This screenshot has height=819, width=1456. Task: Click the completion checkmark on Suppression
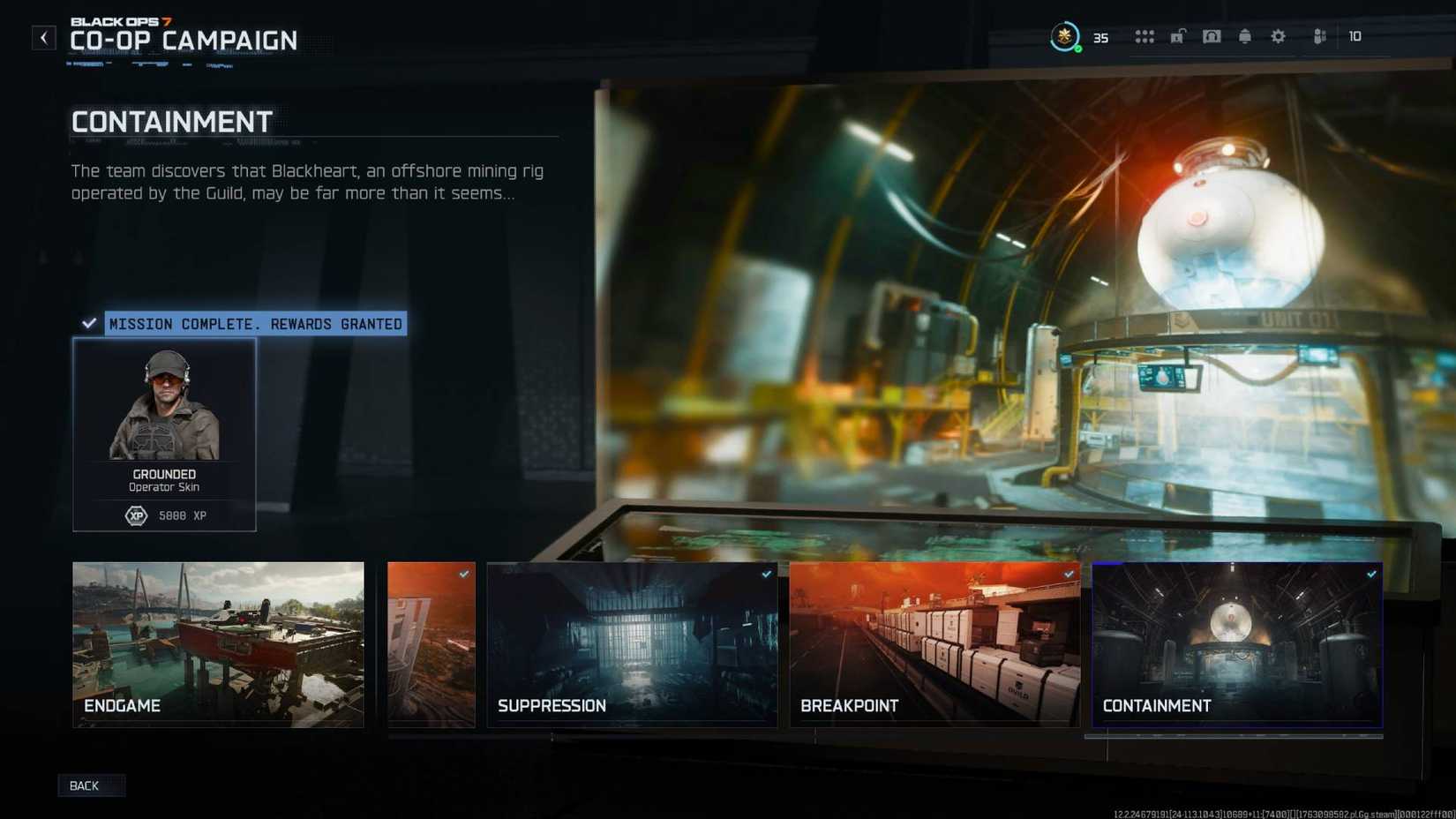766,573
